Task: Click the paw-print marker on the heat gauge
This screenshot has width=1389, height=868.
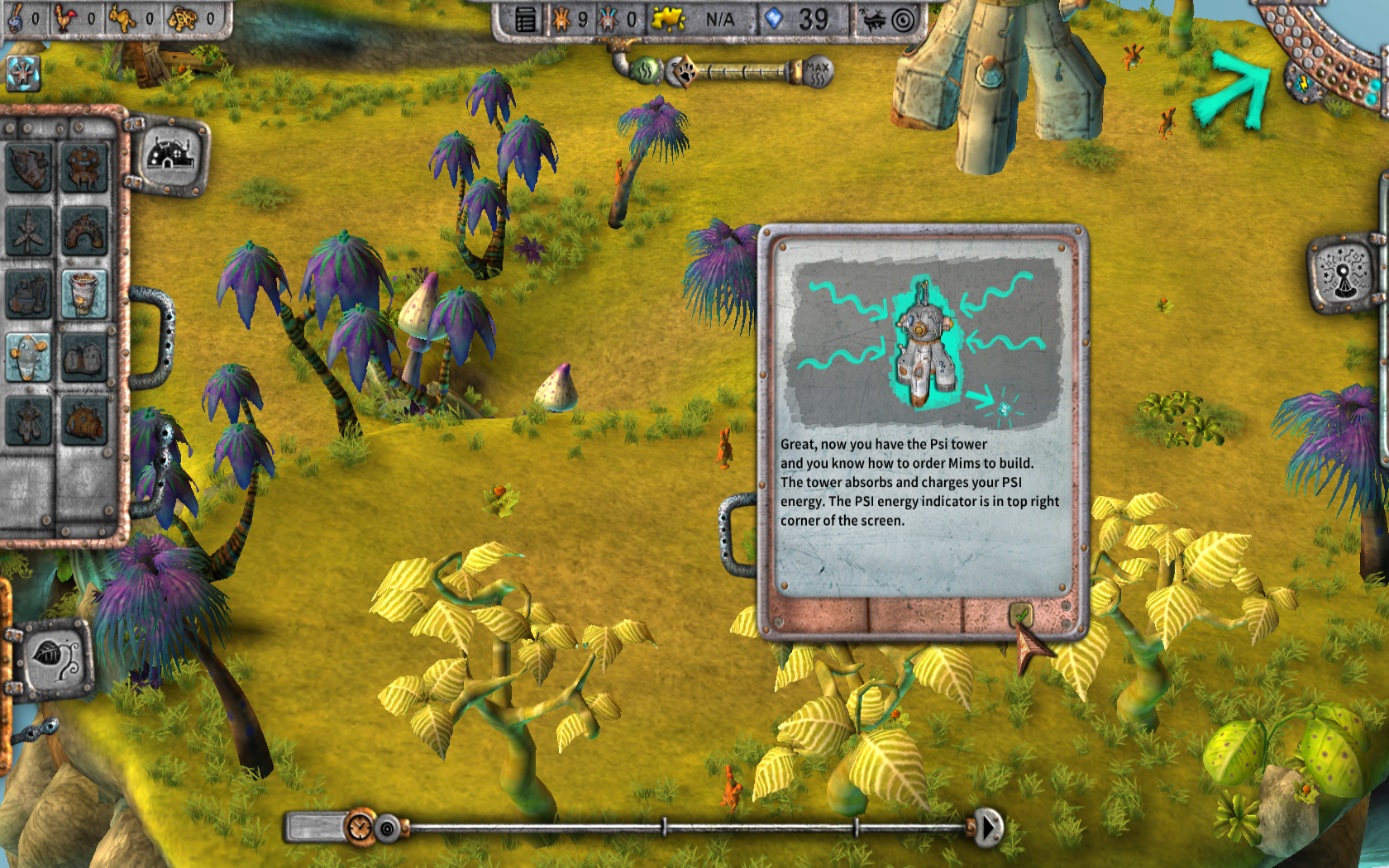Action: pos(683,72)
